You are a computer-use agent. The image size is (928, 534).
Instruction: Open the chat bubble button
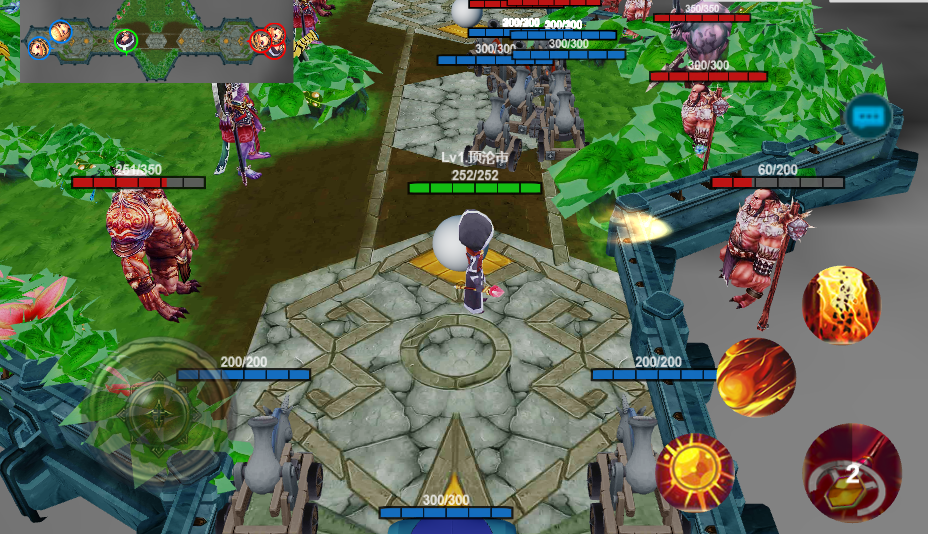tap(867, 116)
